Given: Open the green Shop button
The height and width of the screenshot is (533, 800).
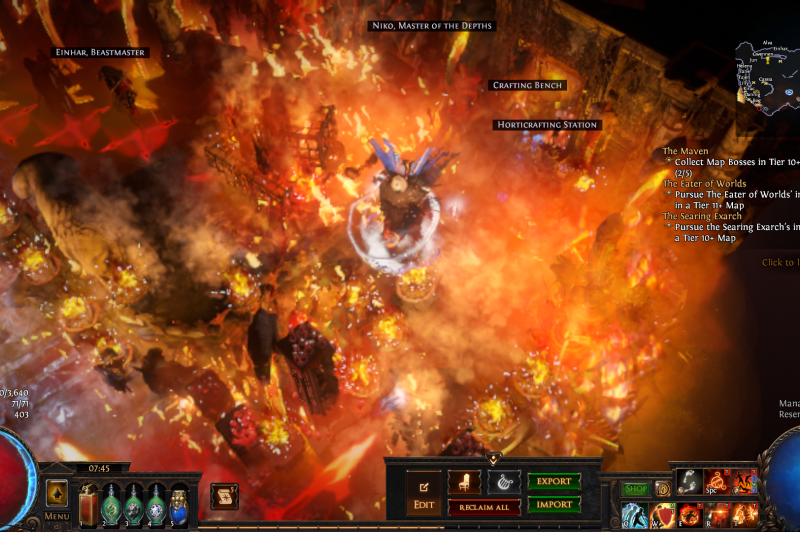Looking at the screenshot, I should (636, 489).
